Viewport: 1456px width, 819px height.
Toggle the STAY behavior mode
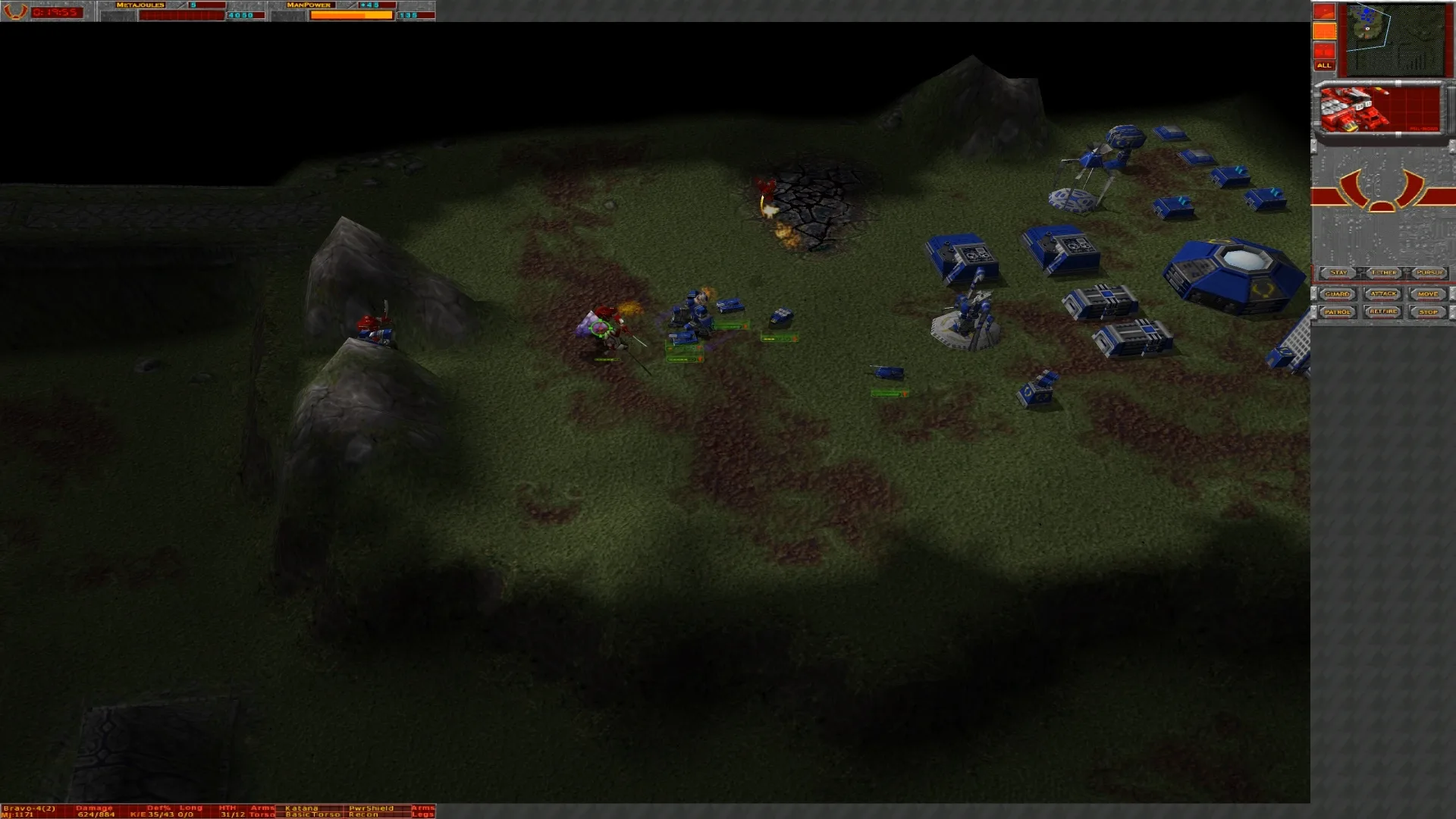click(1338, 272)
